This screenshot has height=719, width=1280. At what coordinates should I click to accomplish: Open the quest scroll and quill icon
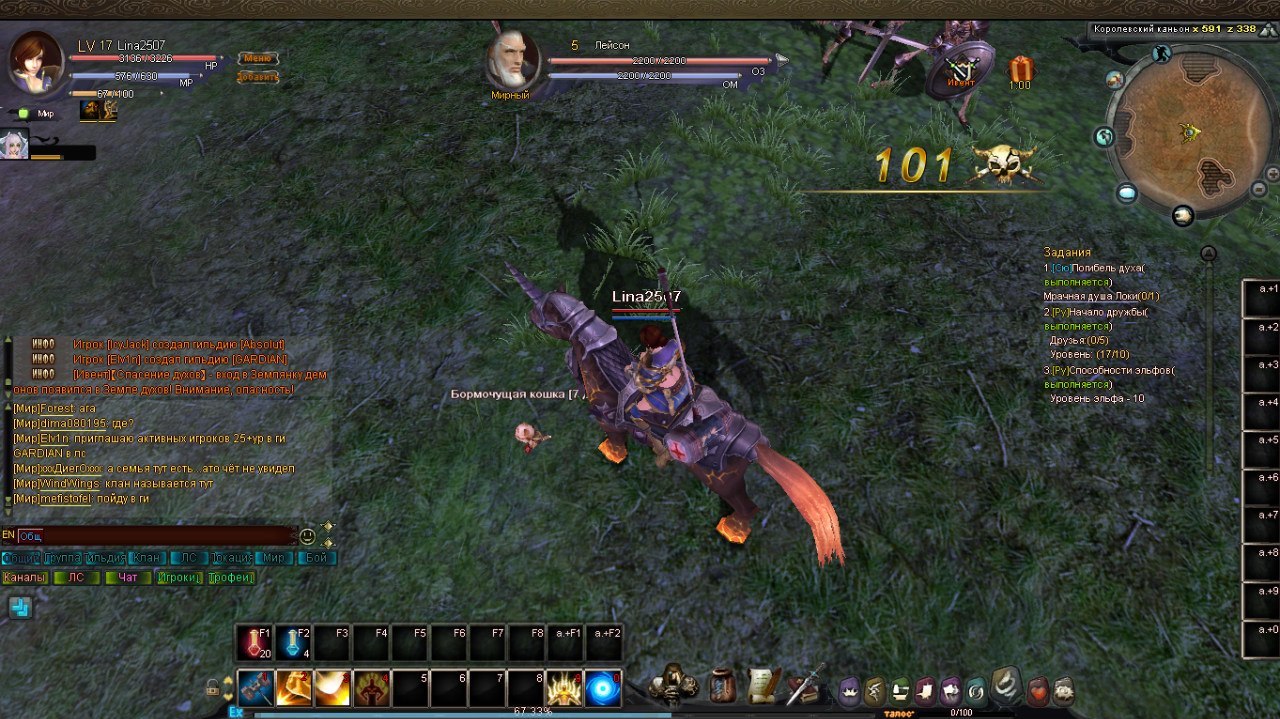point(763,685)
